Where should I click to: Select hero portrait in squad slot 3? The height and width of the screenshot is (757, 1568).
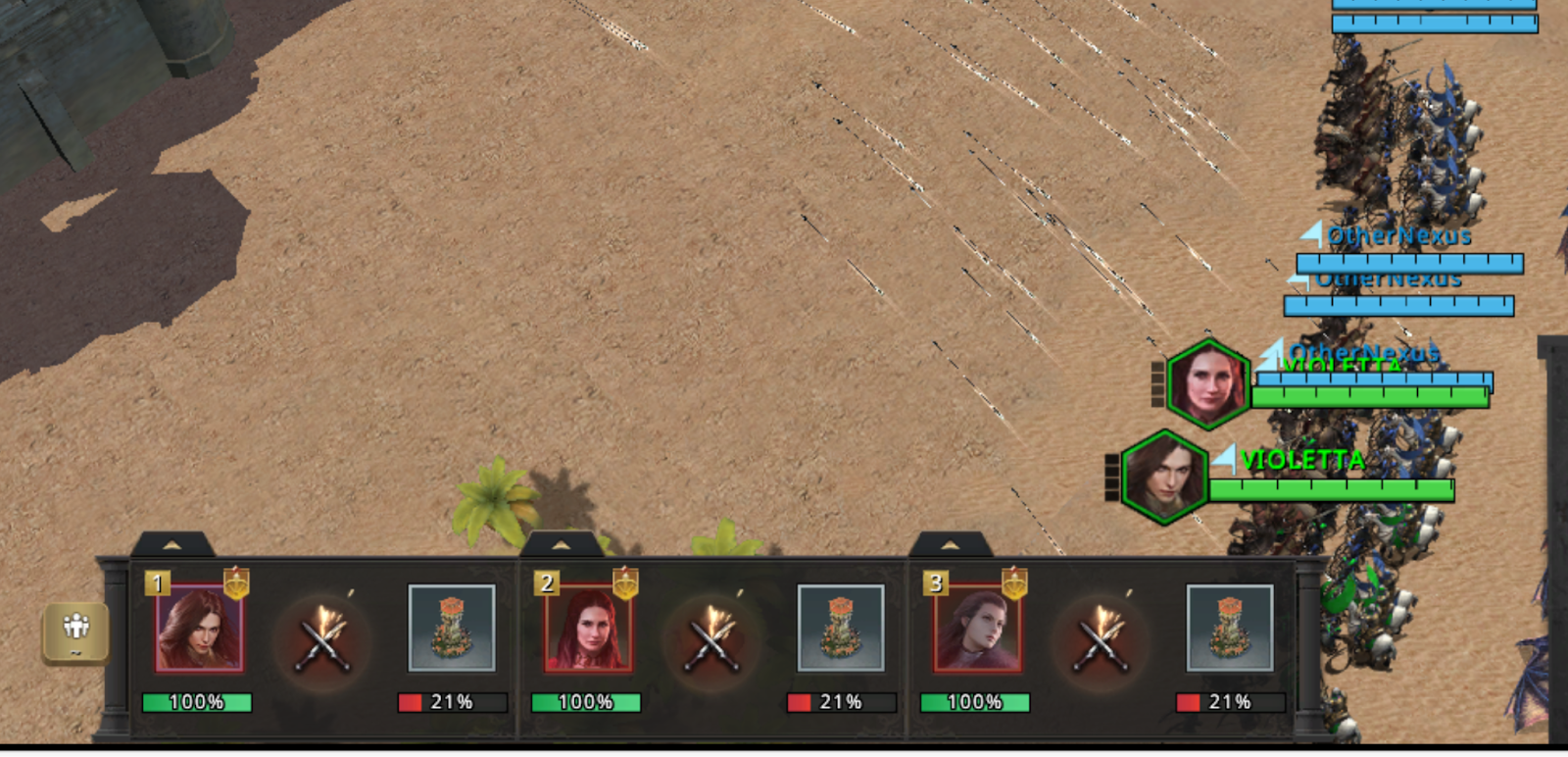[x=977, y=629]
